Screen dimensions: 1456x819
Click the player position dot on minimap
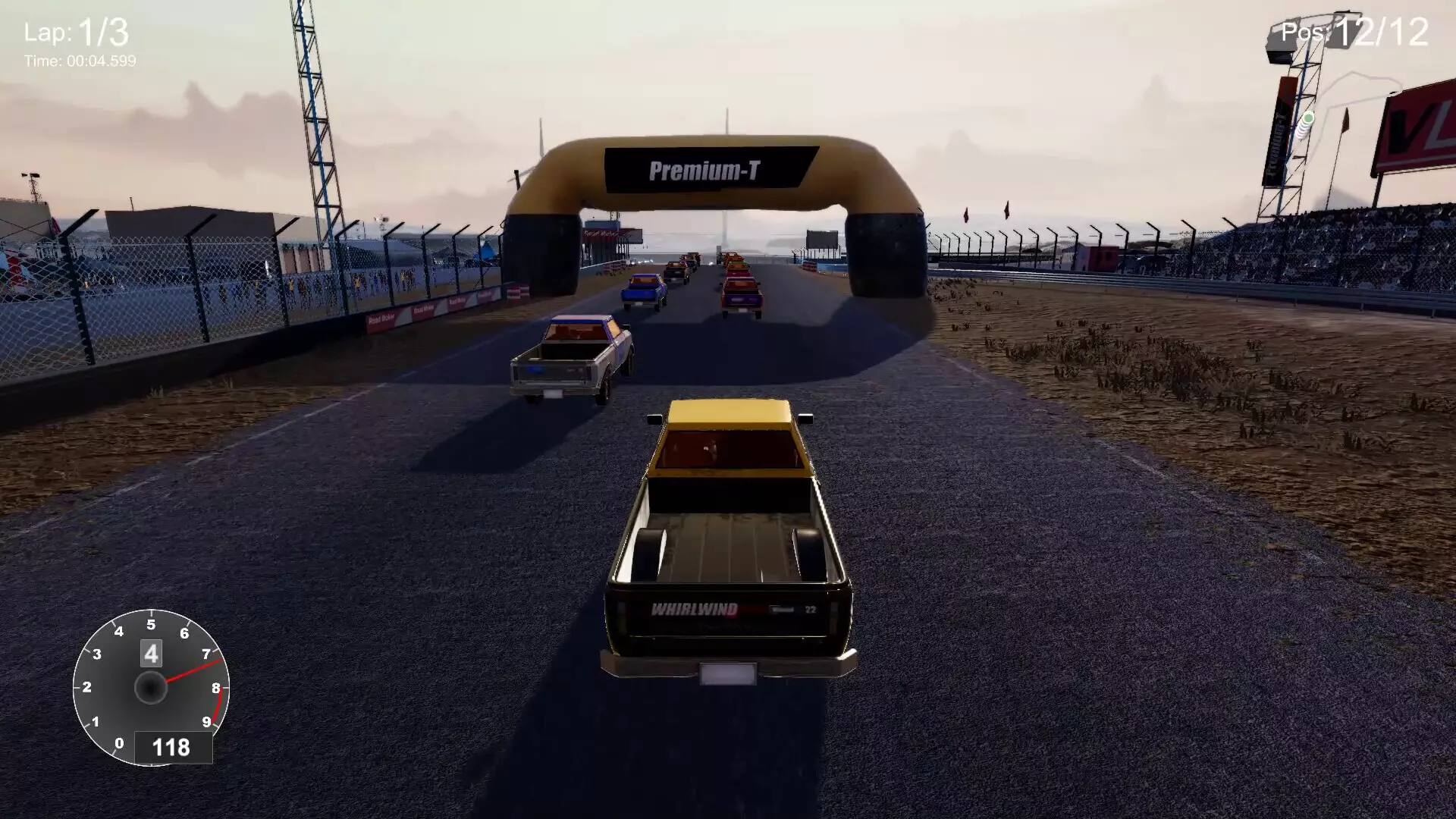tap(1308, 118)
